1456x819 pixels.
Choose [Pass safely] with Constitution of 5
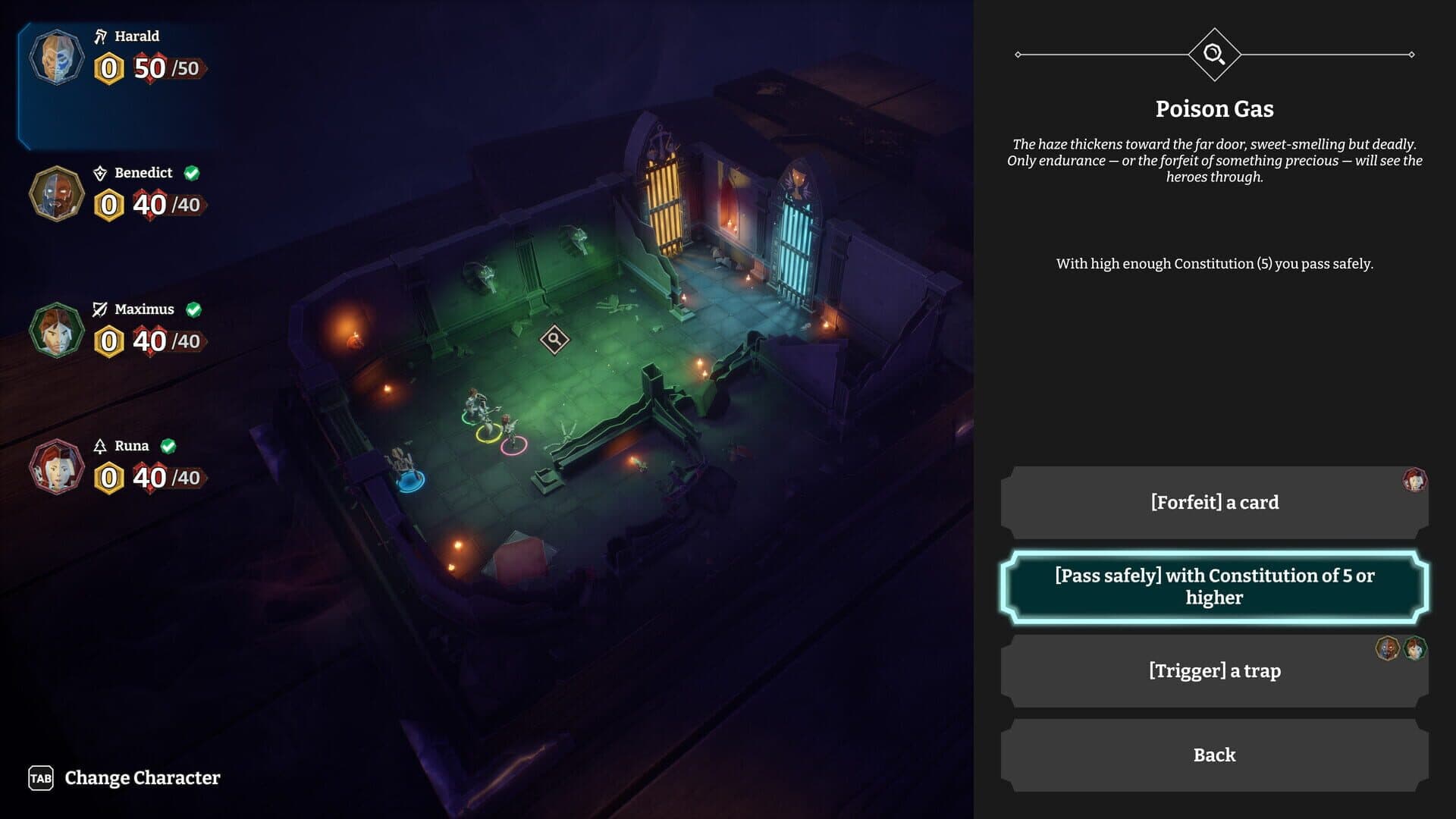point(1214,586)
